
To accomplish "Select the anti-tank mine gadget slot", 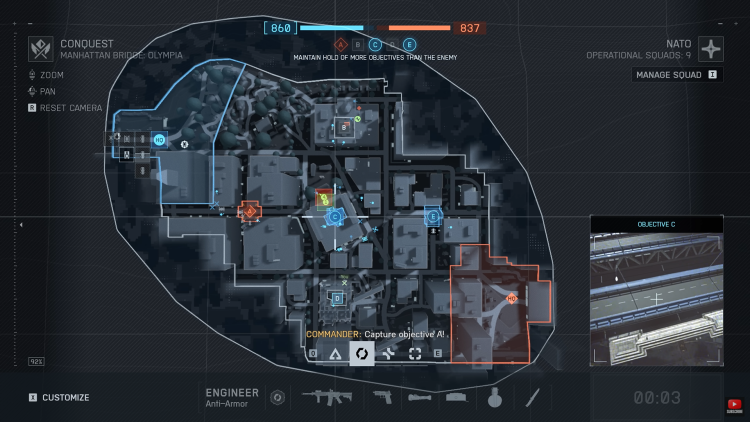I will tap(456, 397).
